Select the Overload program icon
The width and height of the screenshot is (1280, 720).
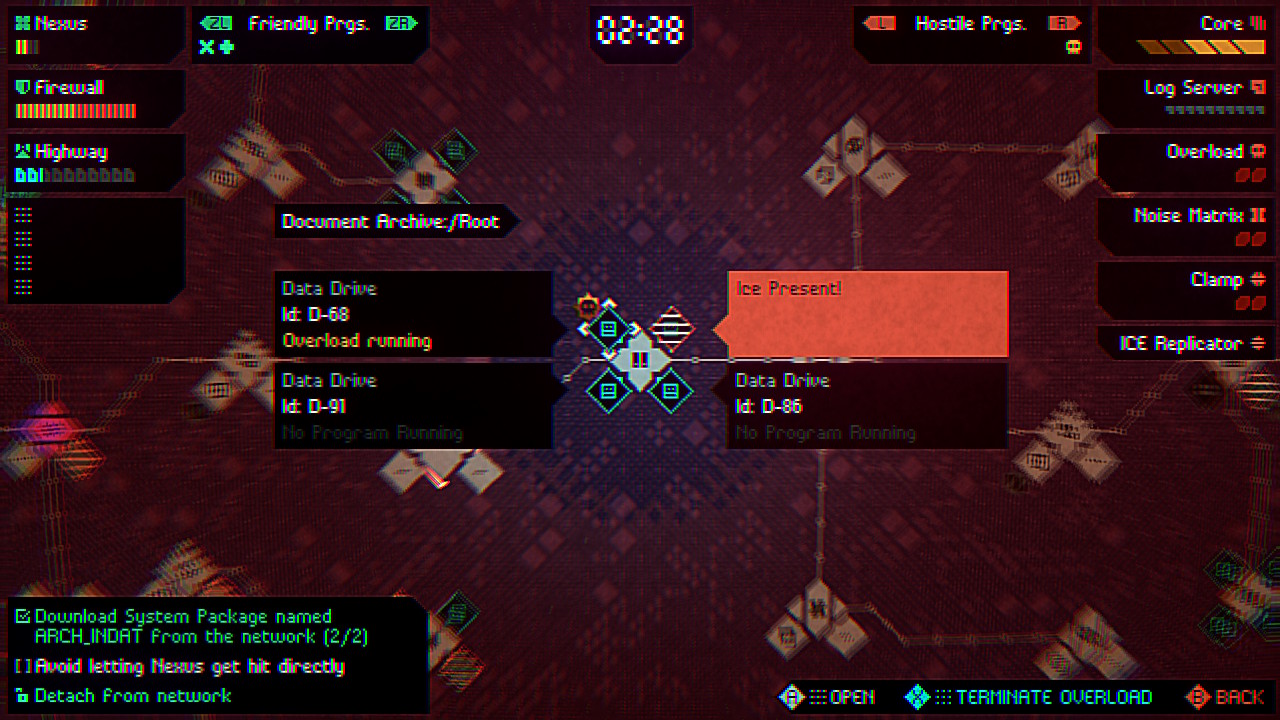coord(1256,151)
